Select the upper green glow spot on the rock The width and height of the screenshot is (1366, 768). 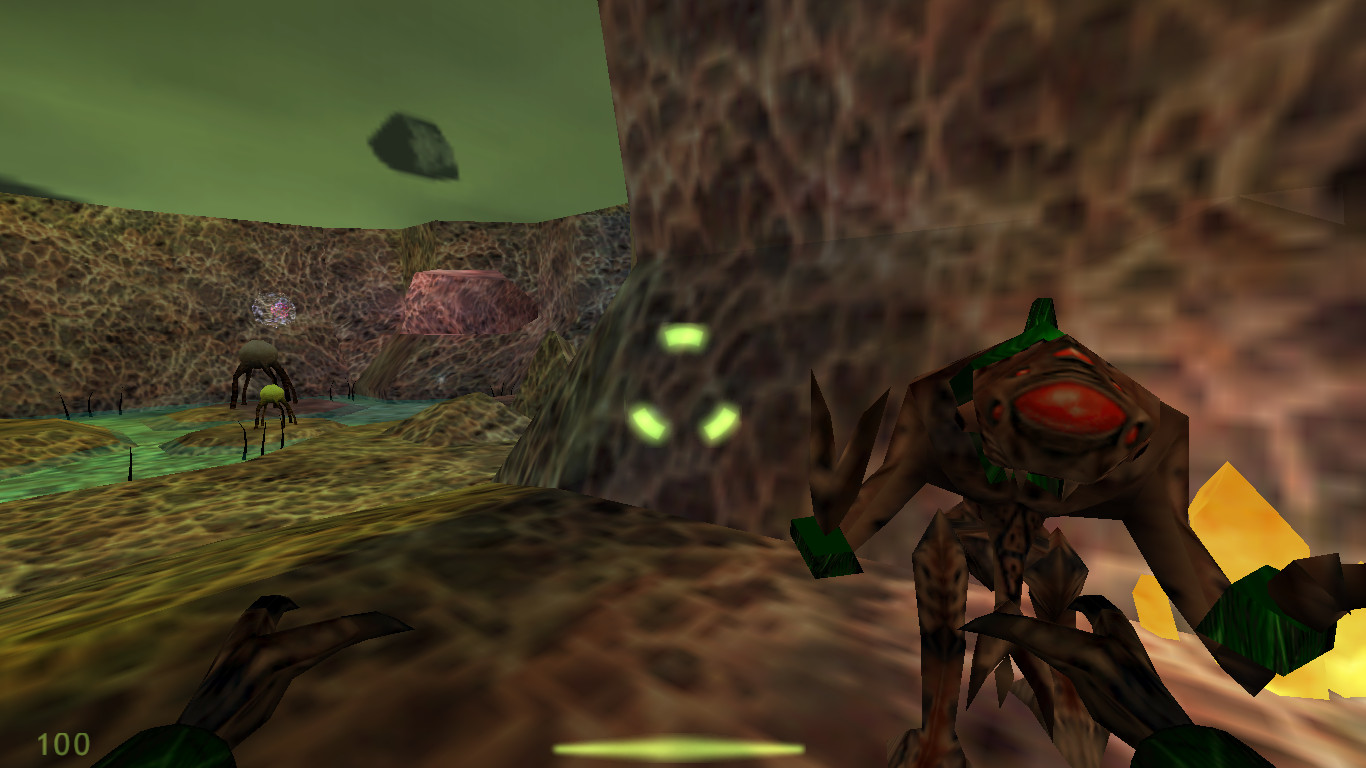(685, 337)
